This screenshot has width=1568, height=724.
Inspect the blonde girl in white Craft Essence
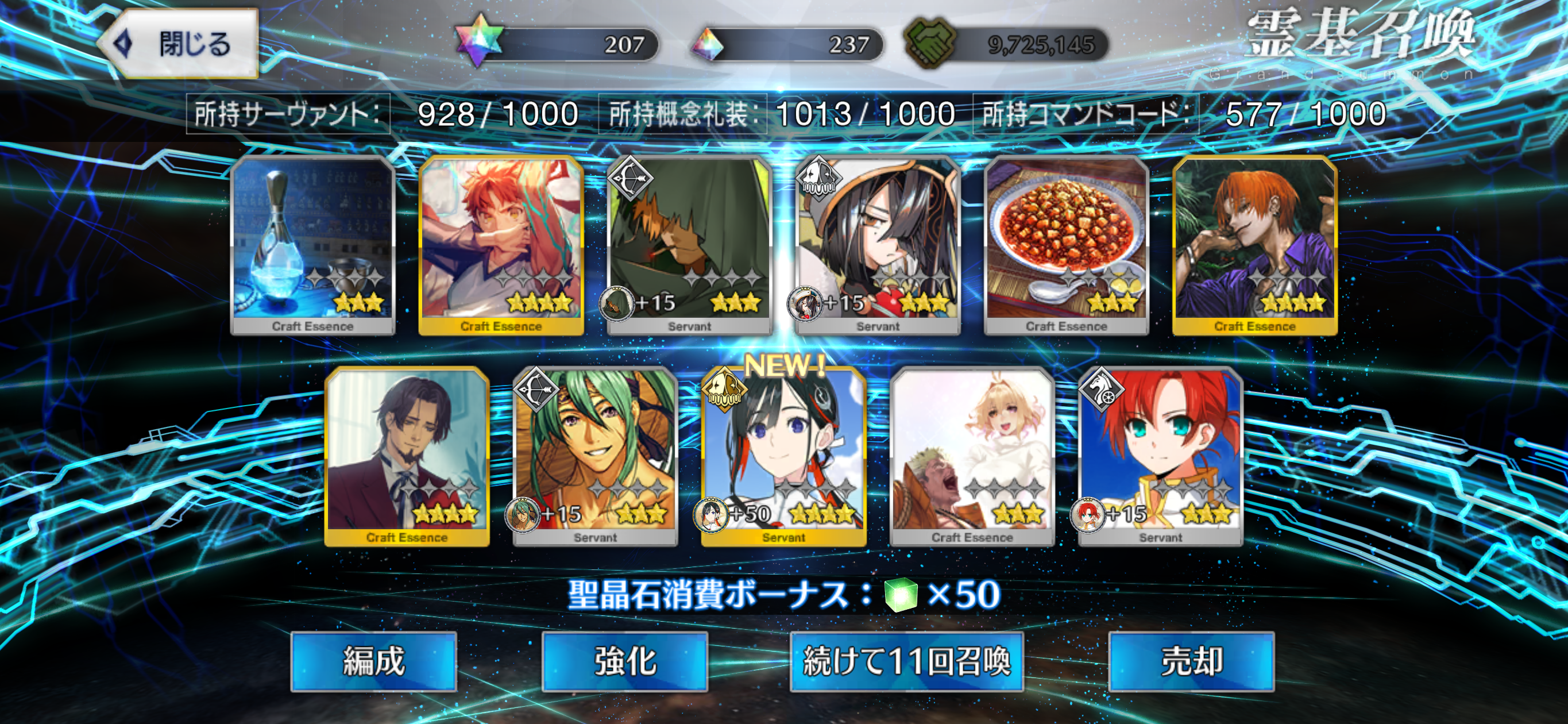pyautogui.click(x=972, y=456)
